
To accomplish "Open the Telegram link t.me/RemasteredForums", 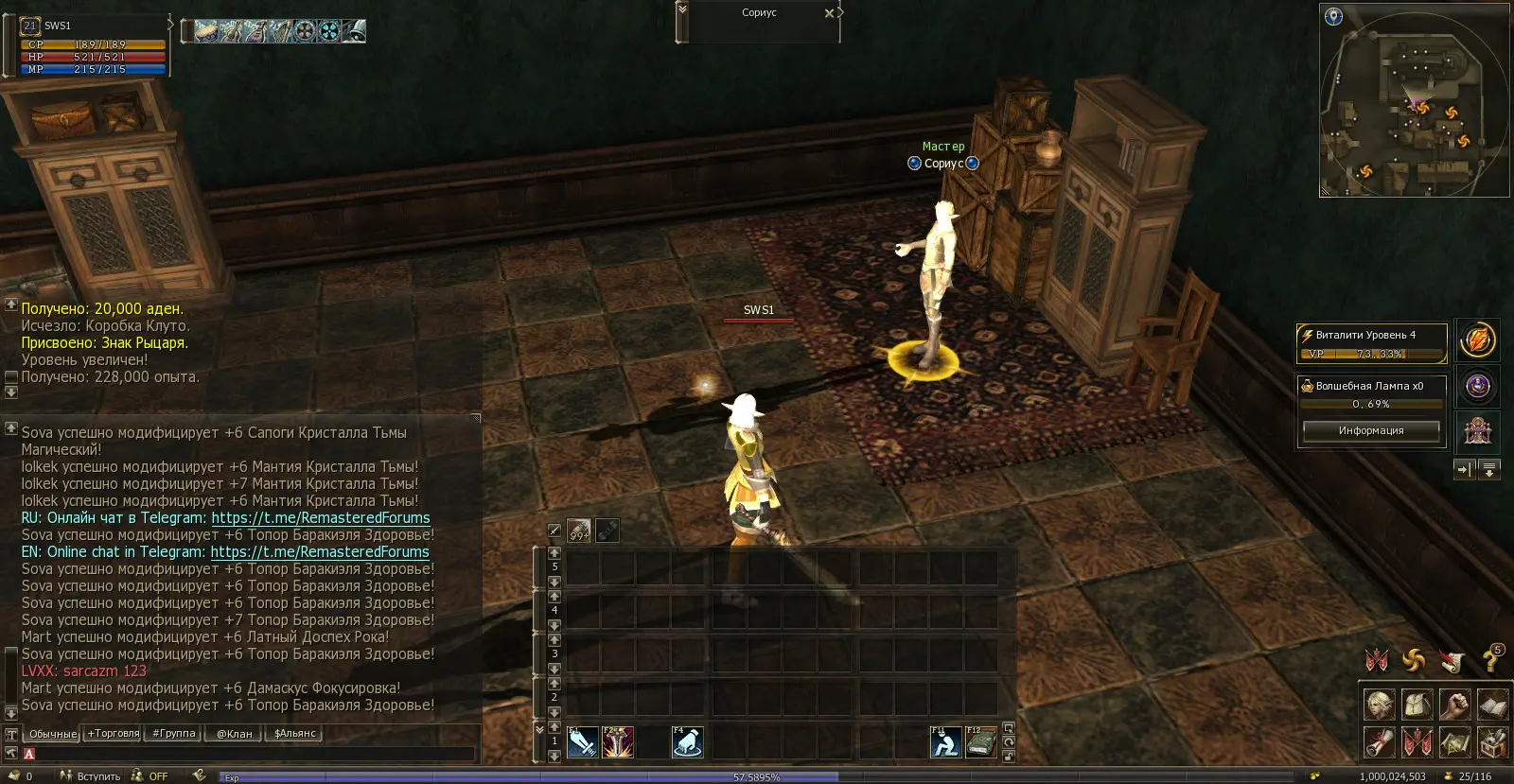I will tap(321, 518).
